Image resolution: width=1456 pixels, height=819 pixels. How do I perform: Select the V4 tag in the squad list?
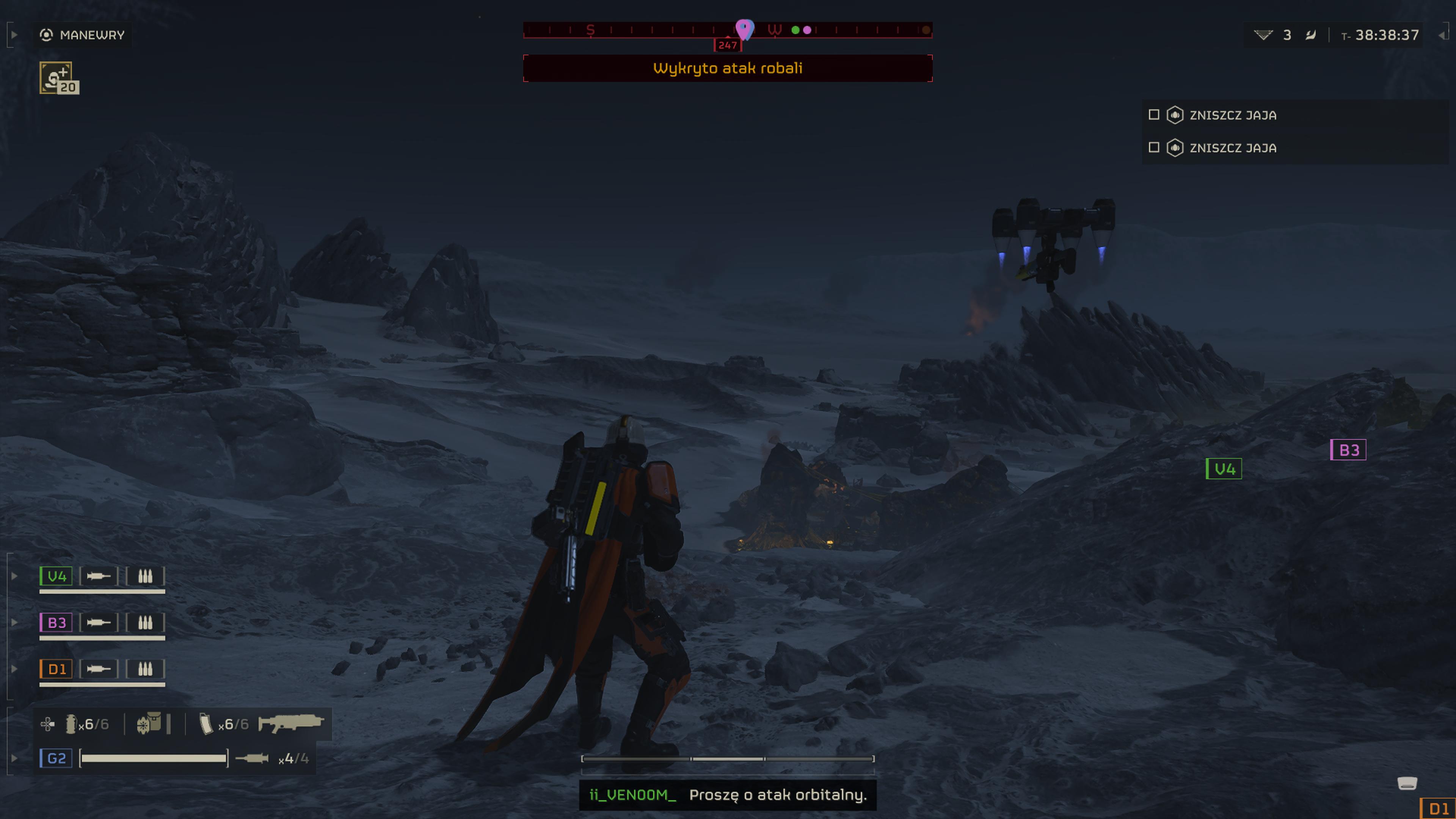click(x=56, y=576)
